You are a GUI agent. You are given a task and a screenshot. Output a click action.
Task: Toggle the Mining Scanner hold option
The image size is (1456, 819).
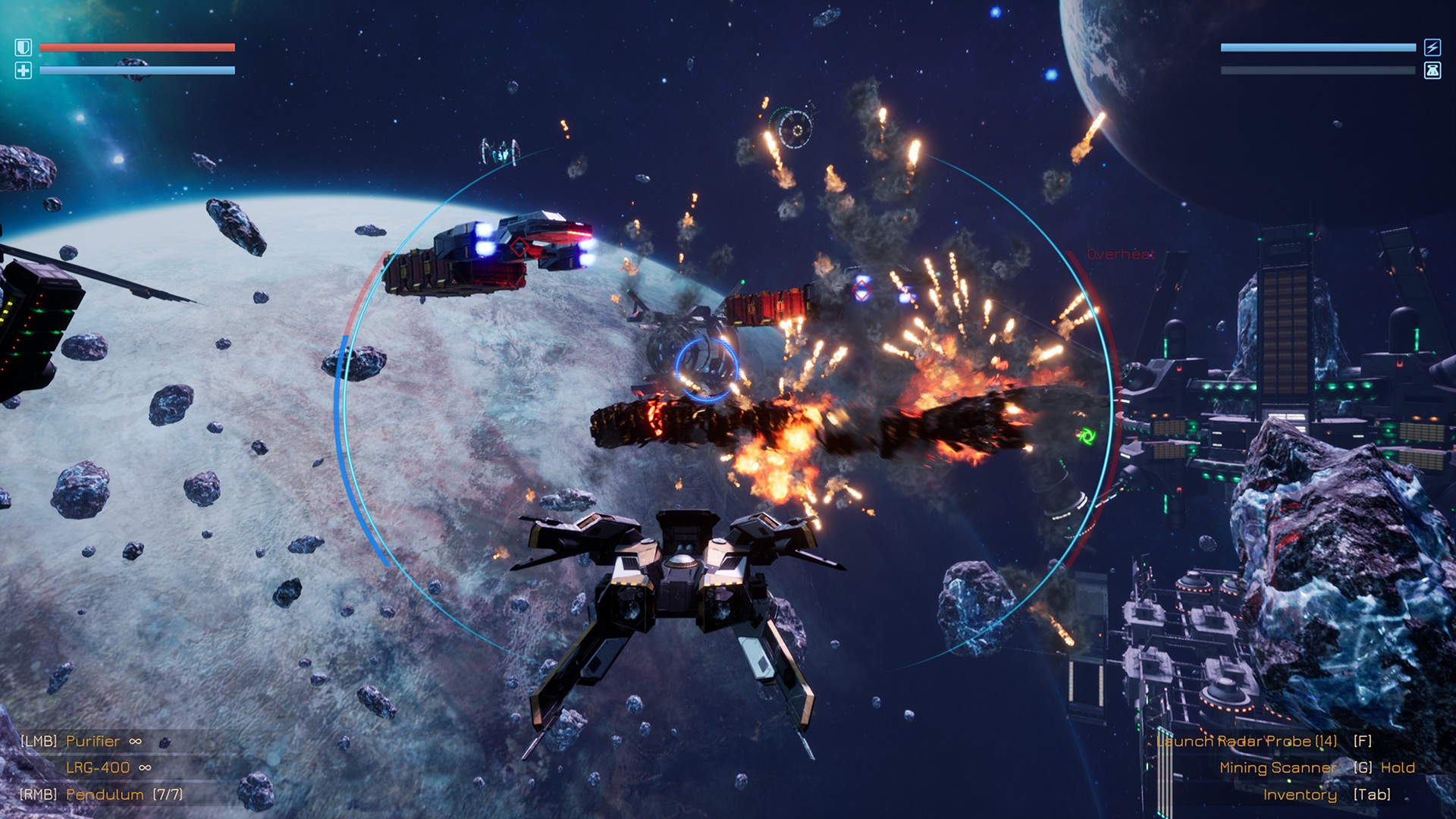[x=1276, y=767]
